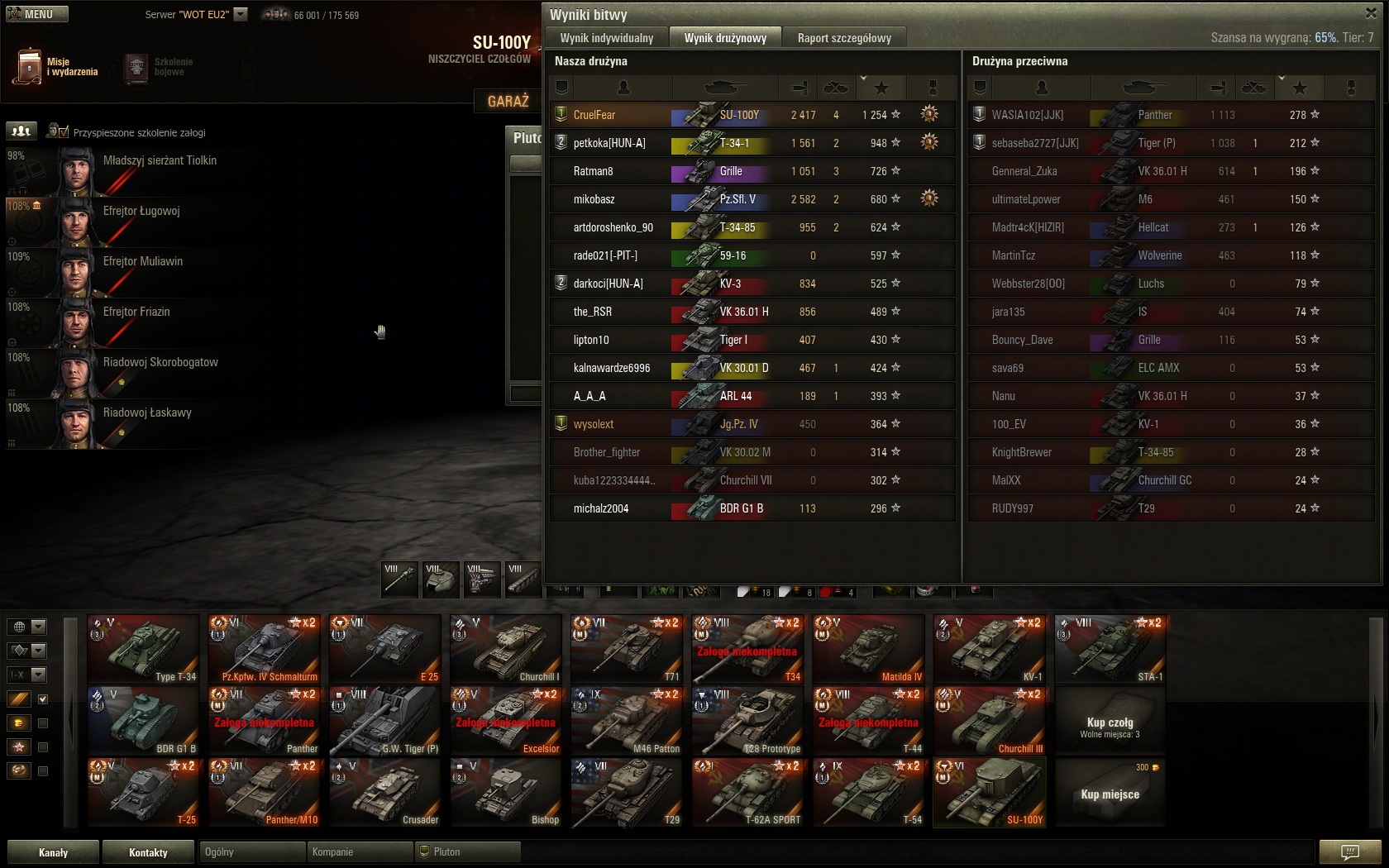Open Misje i wydarzenia
The width and height of the screenshot is (1389, 868).
[x=56, y=67]
